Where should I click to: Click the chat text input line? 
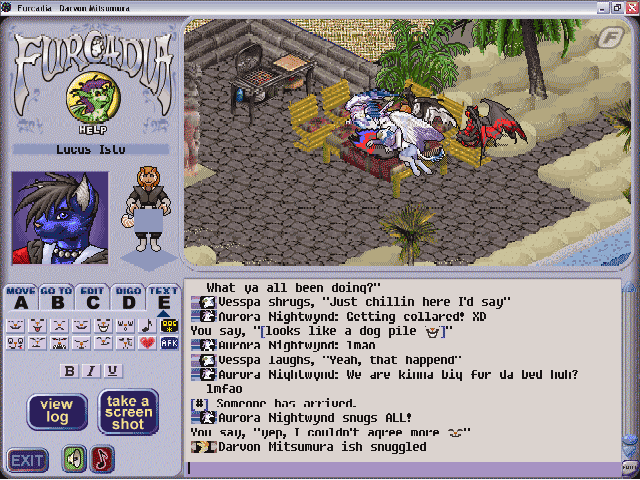coord(400,466)
